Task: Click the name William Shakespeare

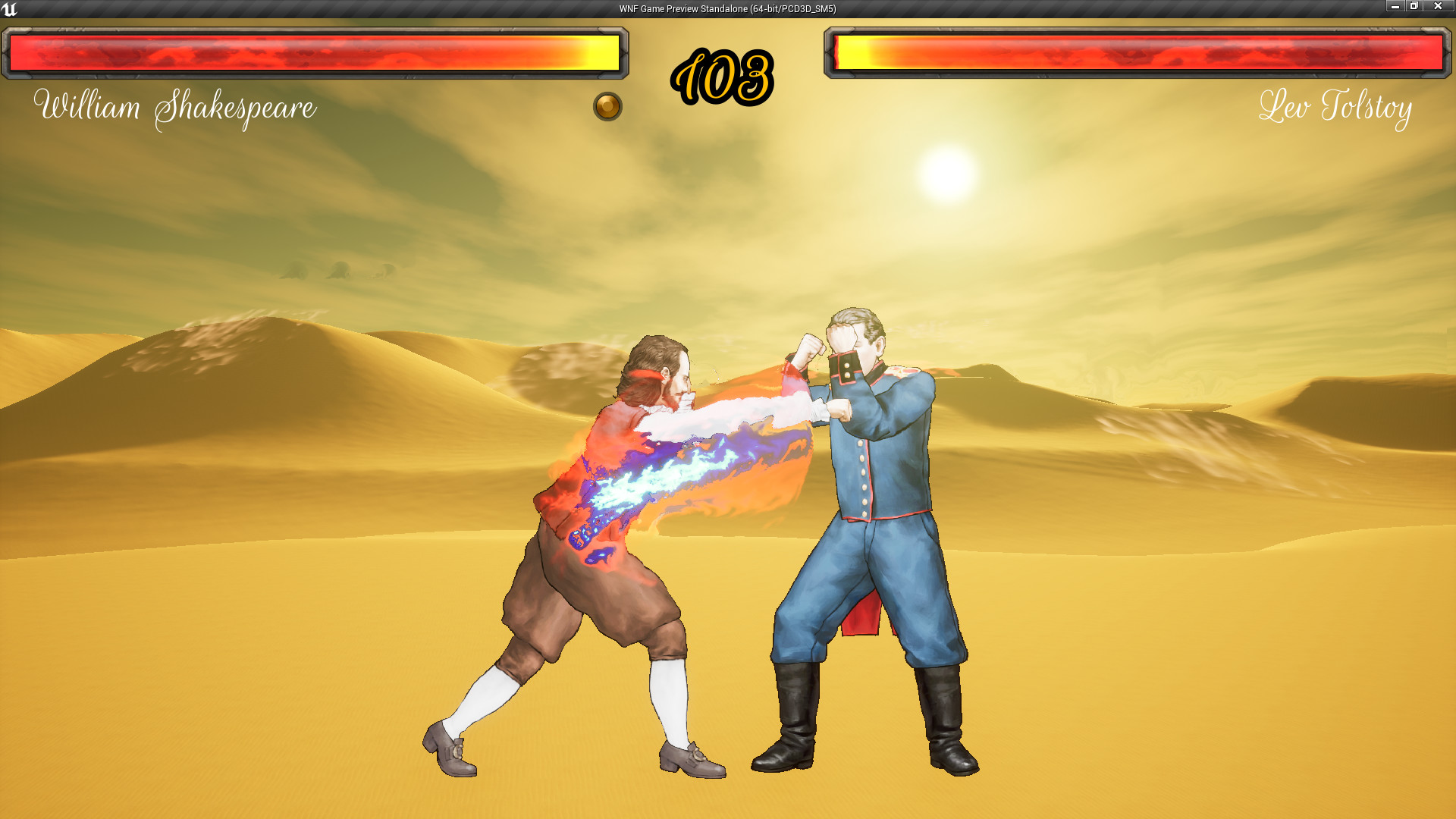Action: (175, 108)
